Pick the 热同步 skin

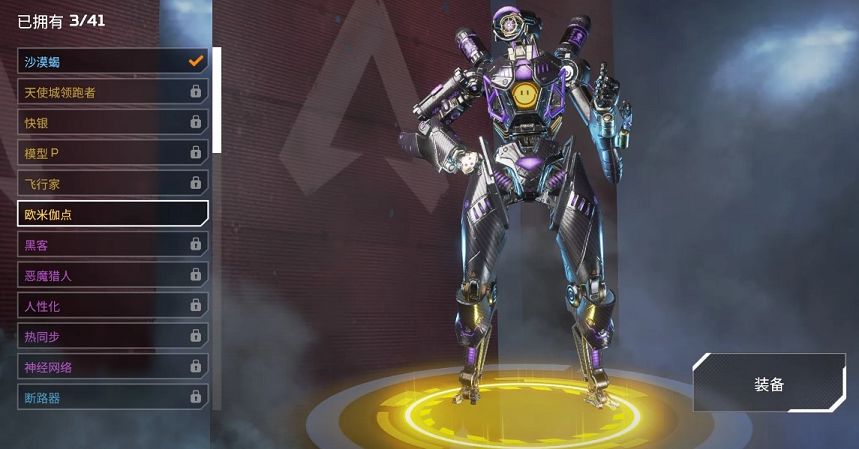(x=112, y=336)
